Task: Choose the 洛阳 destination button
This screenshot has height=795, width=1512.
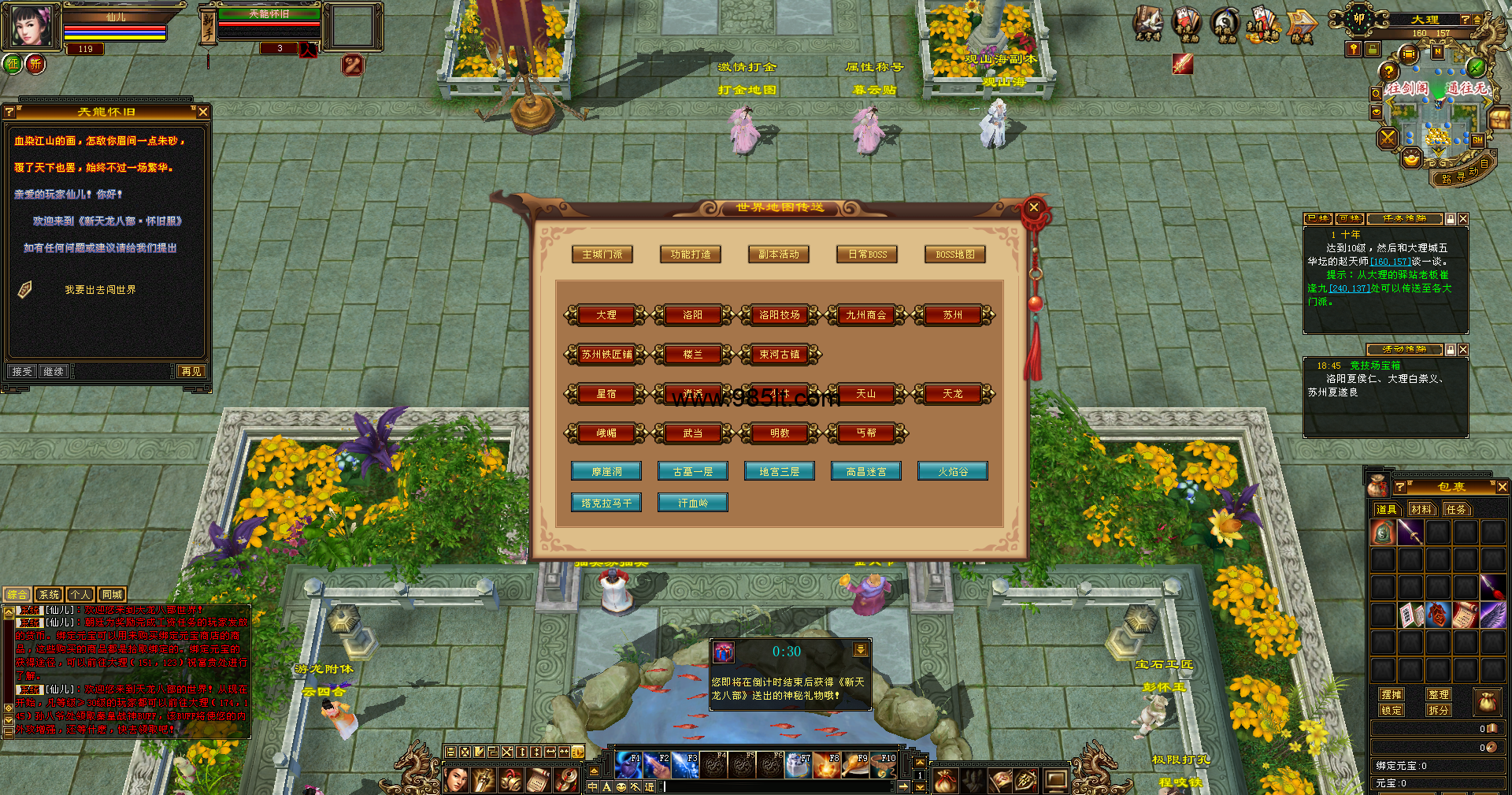Action: point(692,315)
